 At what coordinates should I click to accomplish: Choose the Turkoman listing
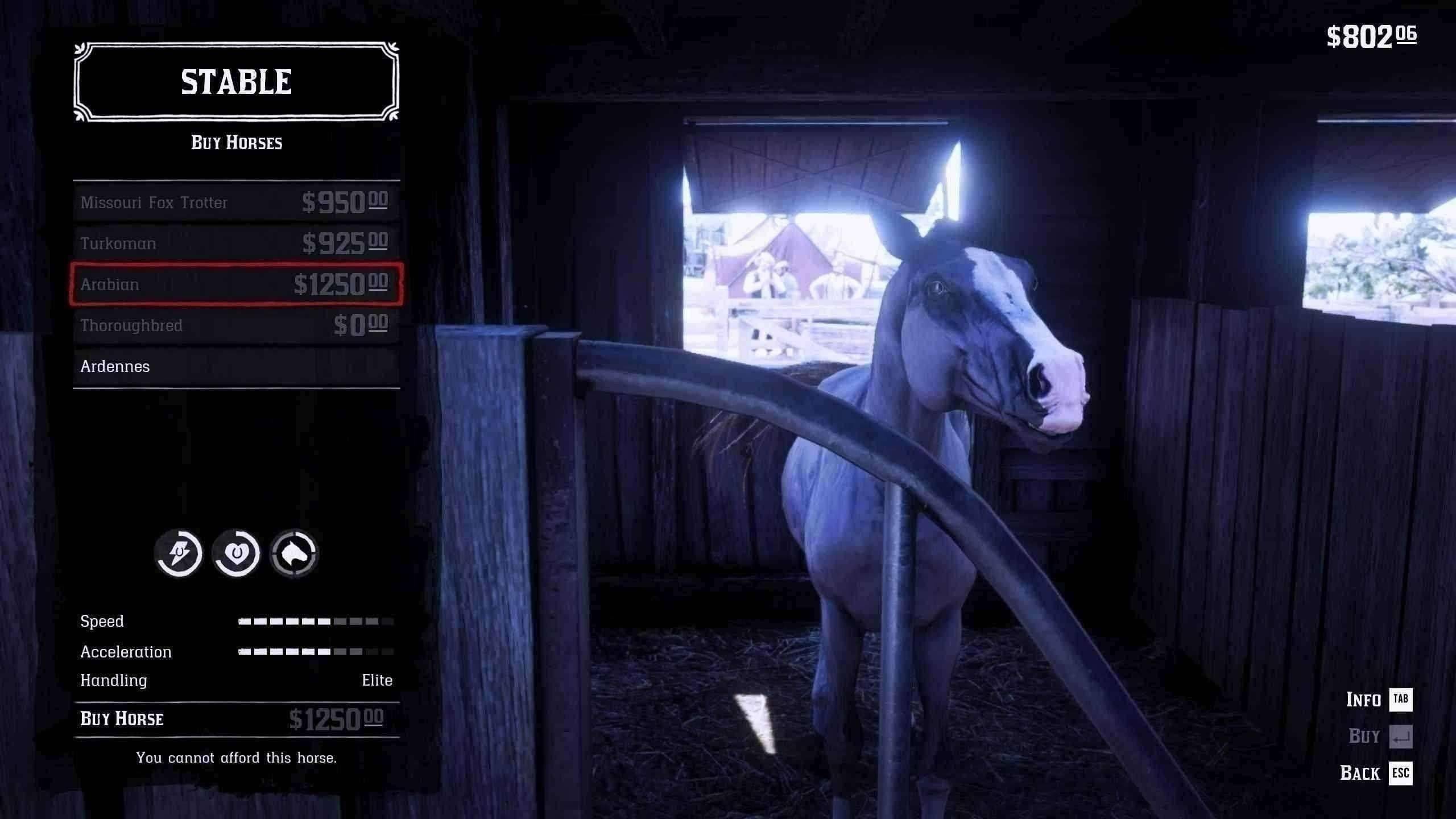236,243
